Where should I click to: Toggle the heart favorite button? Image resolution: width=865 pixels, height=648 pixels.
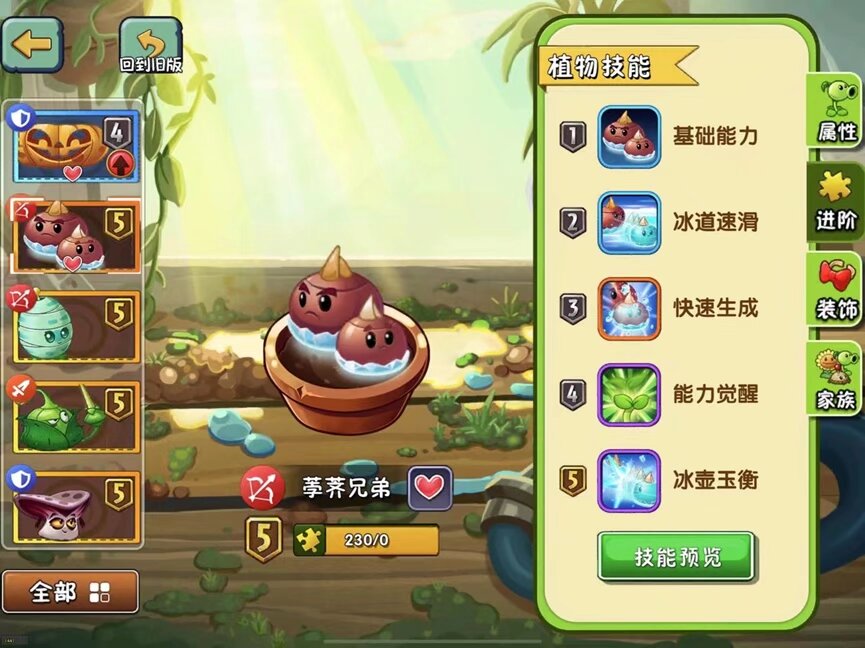(430, 488)
